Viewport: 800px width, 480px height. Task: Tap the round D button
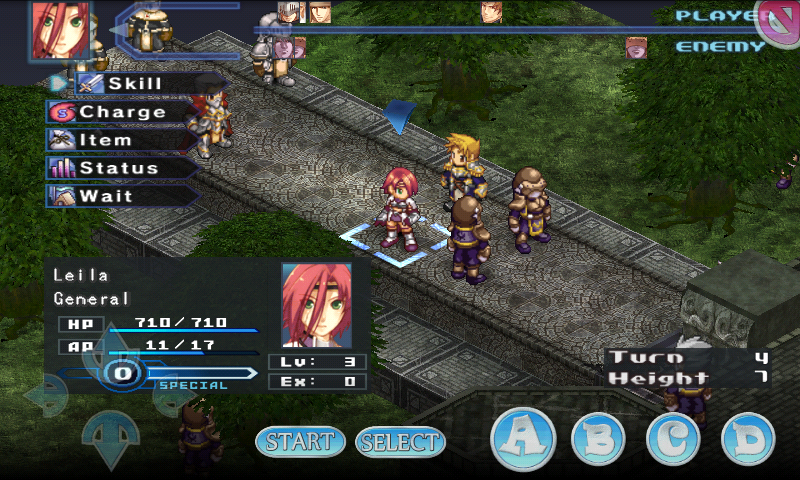pos(748,438)
